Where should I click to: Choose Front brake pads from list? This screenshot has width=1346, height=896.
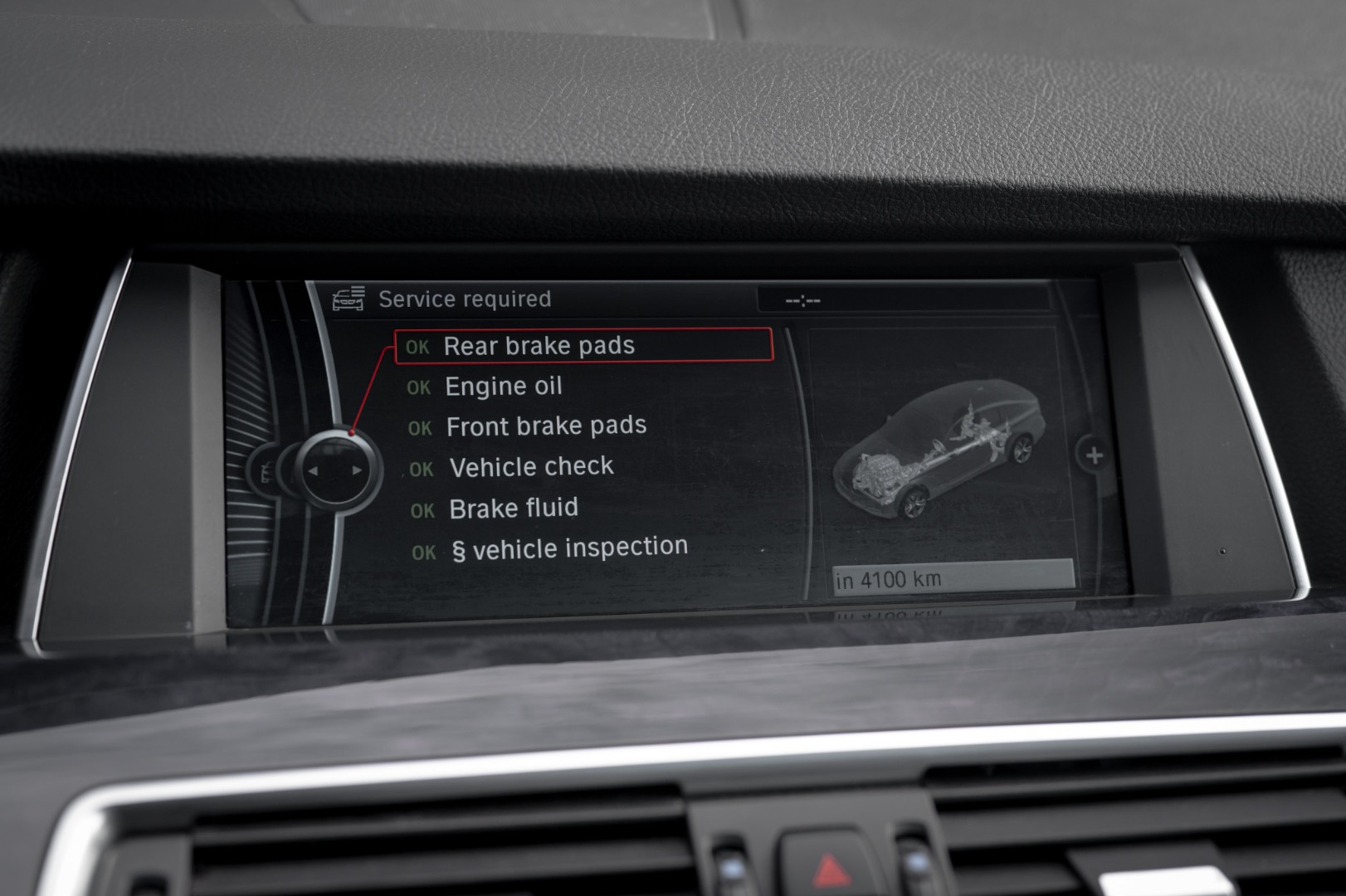click(x=545, y=426)
